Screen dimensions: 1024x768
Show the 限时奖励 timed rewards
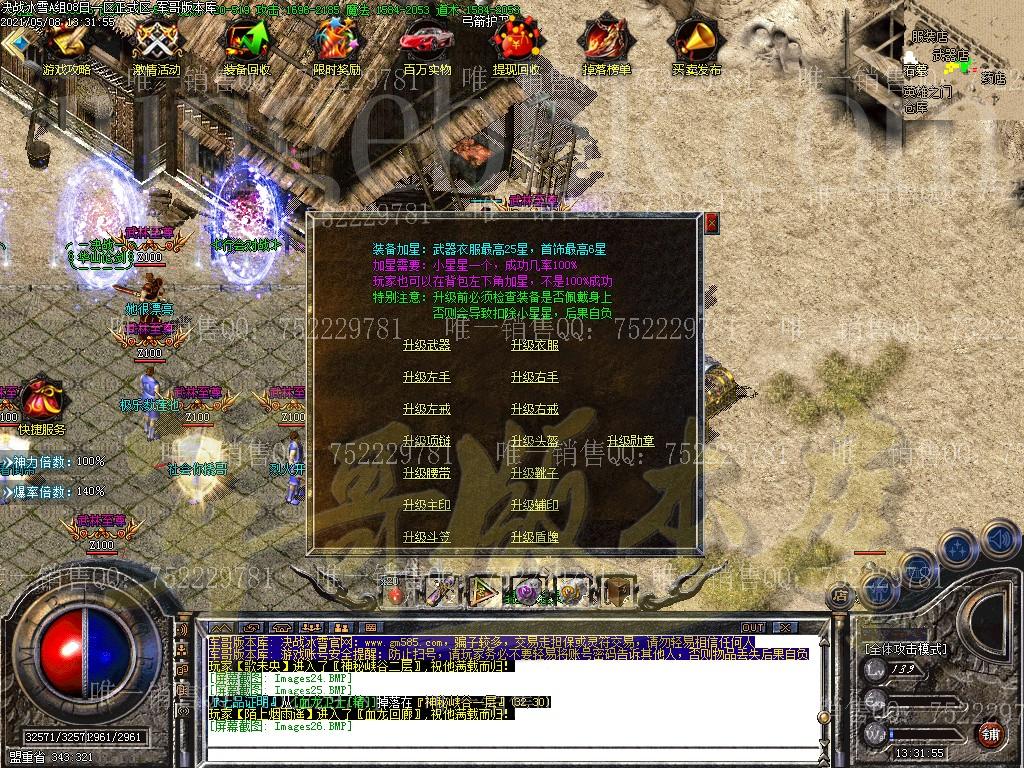[336, 46]
